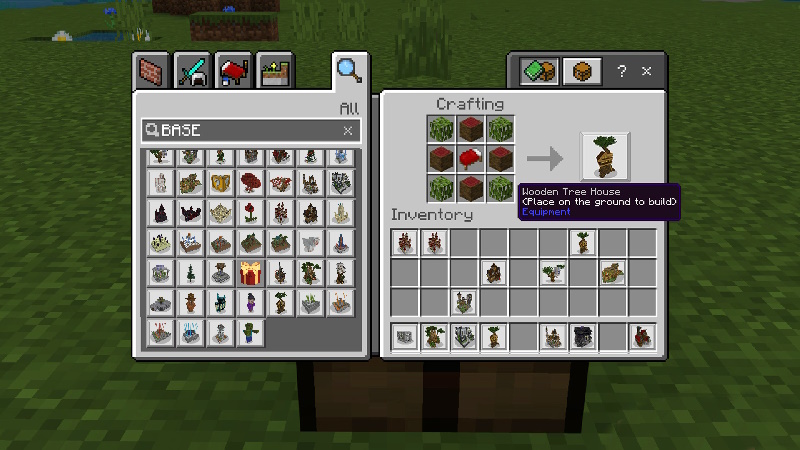Select the red building in the last hotbar slot
The image size is (800, 450).
(x=642, y=337)
